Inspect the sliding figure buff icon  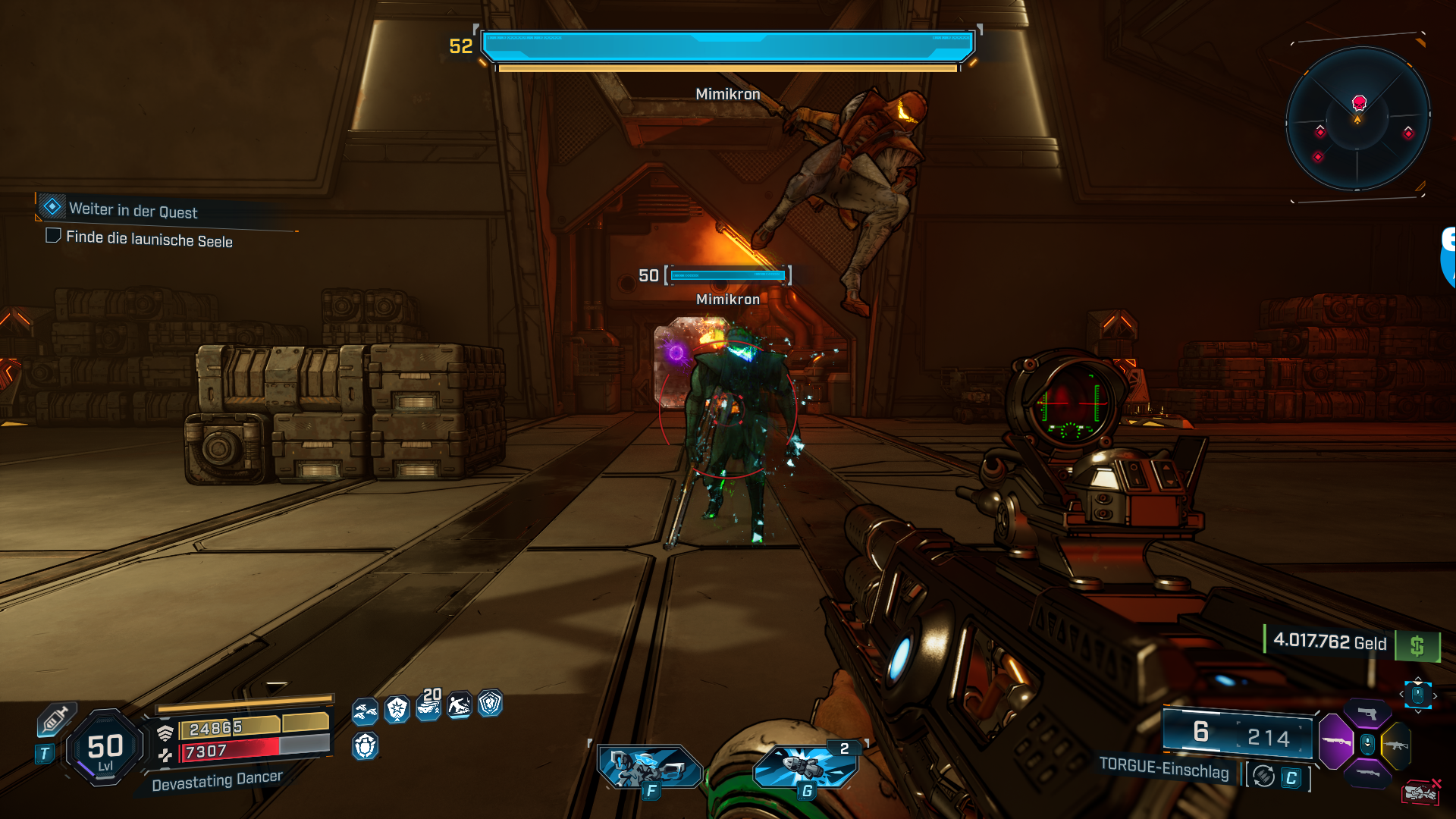460,706
